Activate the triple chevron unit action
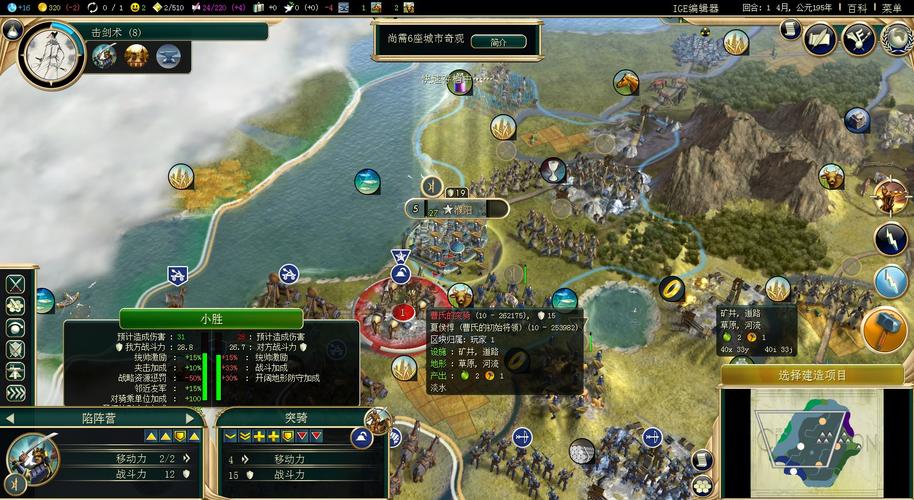914x500 pixels. 16,394
